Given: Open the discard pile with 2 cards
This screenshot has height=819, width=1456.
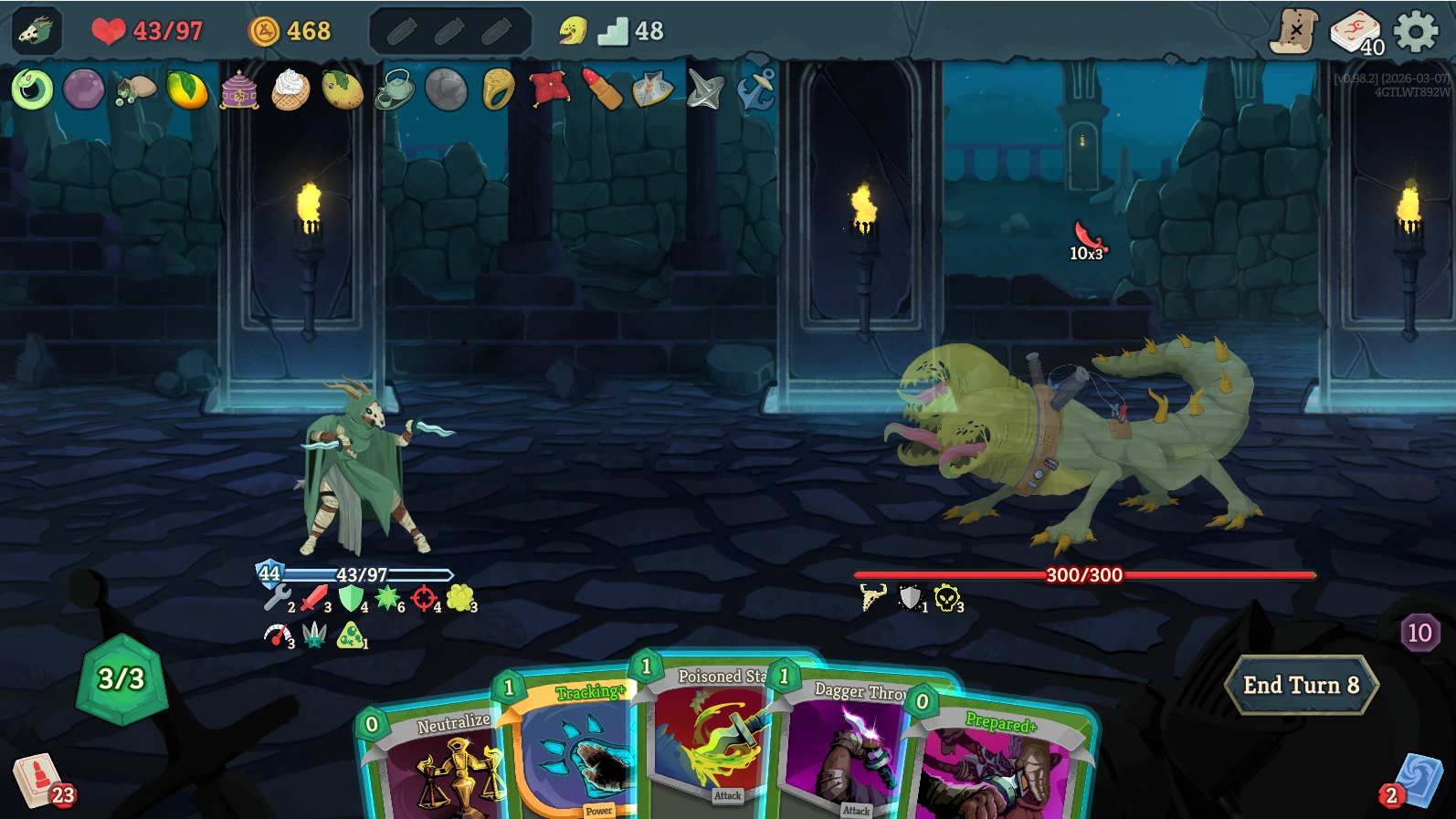Looking at the screenshot, I should pyautogui.click(x=1418, y=782).
